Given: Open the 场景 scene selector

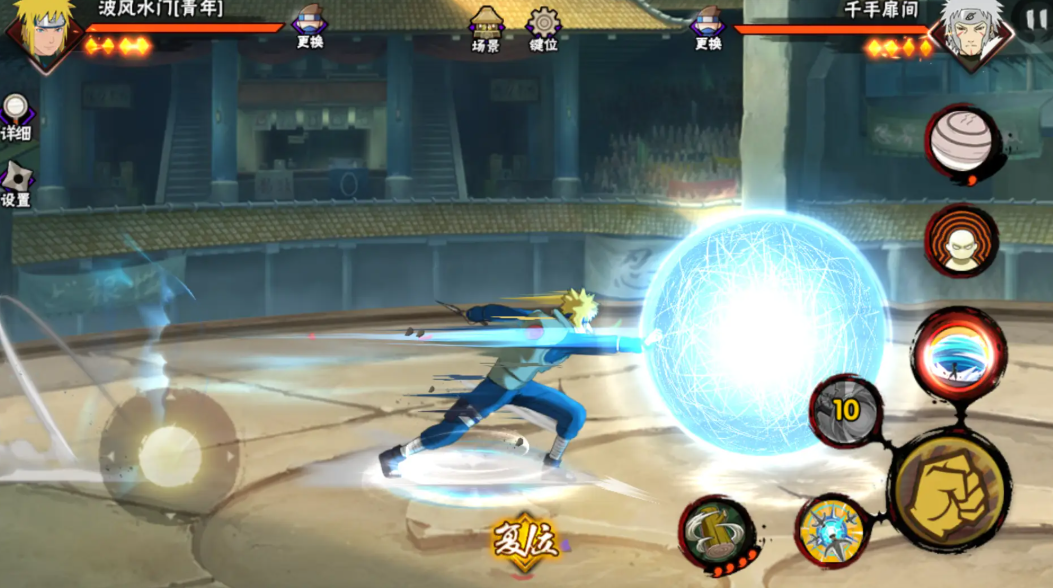Looking at the screenshot, I should pos(486,28).
